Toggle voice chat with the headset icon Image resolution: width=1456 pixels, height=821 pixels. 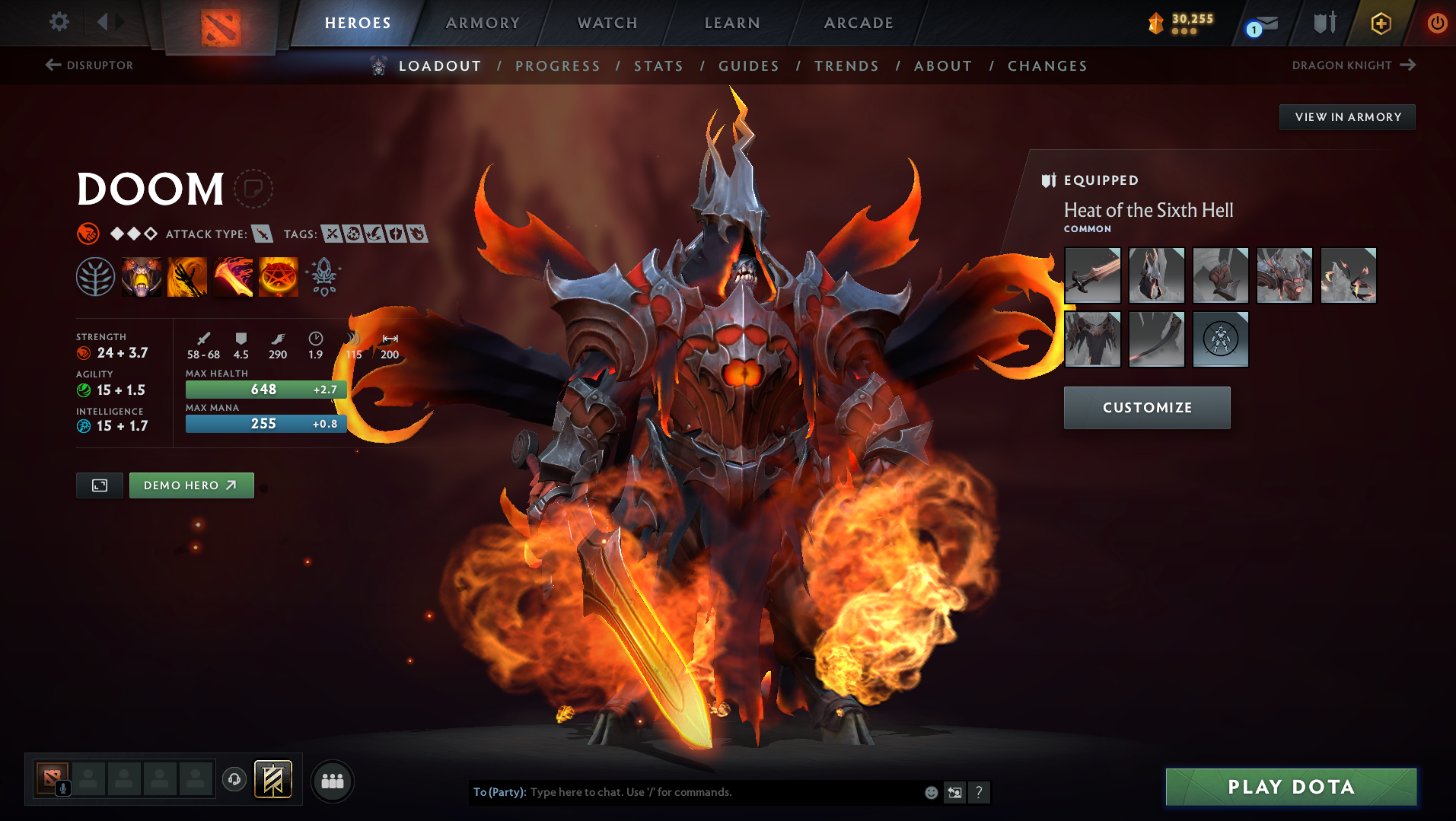tap(234, 781)
